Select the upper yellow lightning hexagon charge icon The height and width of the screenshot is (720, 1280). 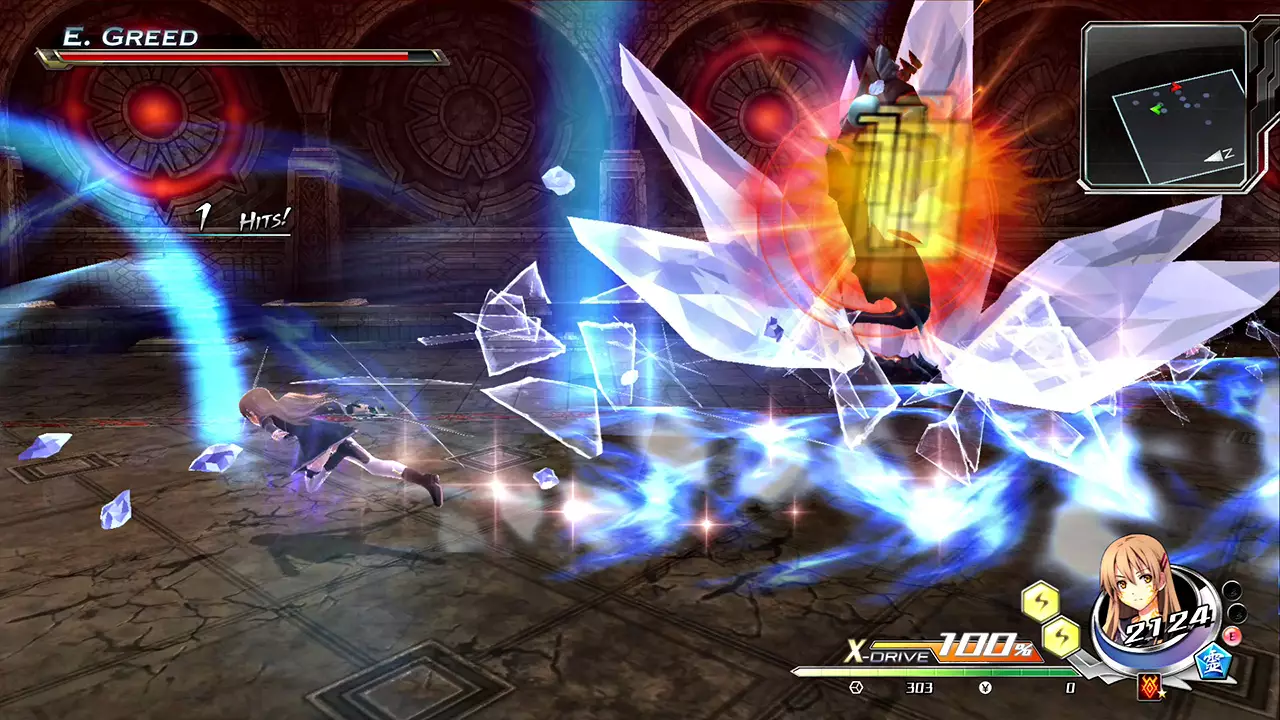click(x=1041, y=602)
